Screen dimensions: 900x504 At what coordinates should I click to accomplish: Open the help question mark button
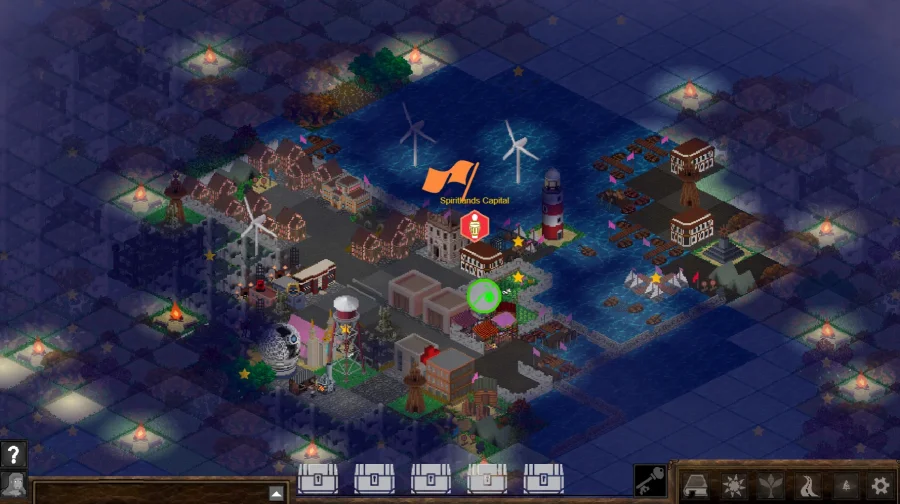(13, 454)
